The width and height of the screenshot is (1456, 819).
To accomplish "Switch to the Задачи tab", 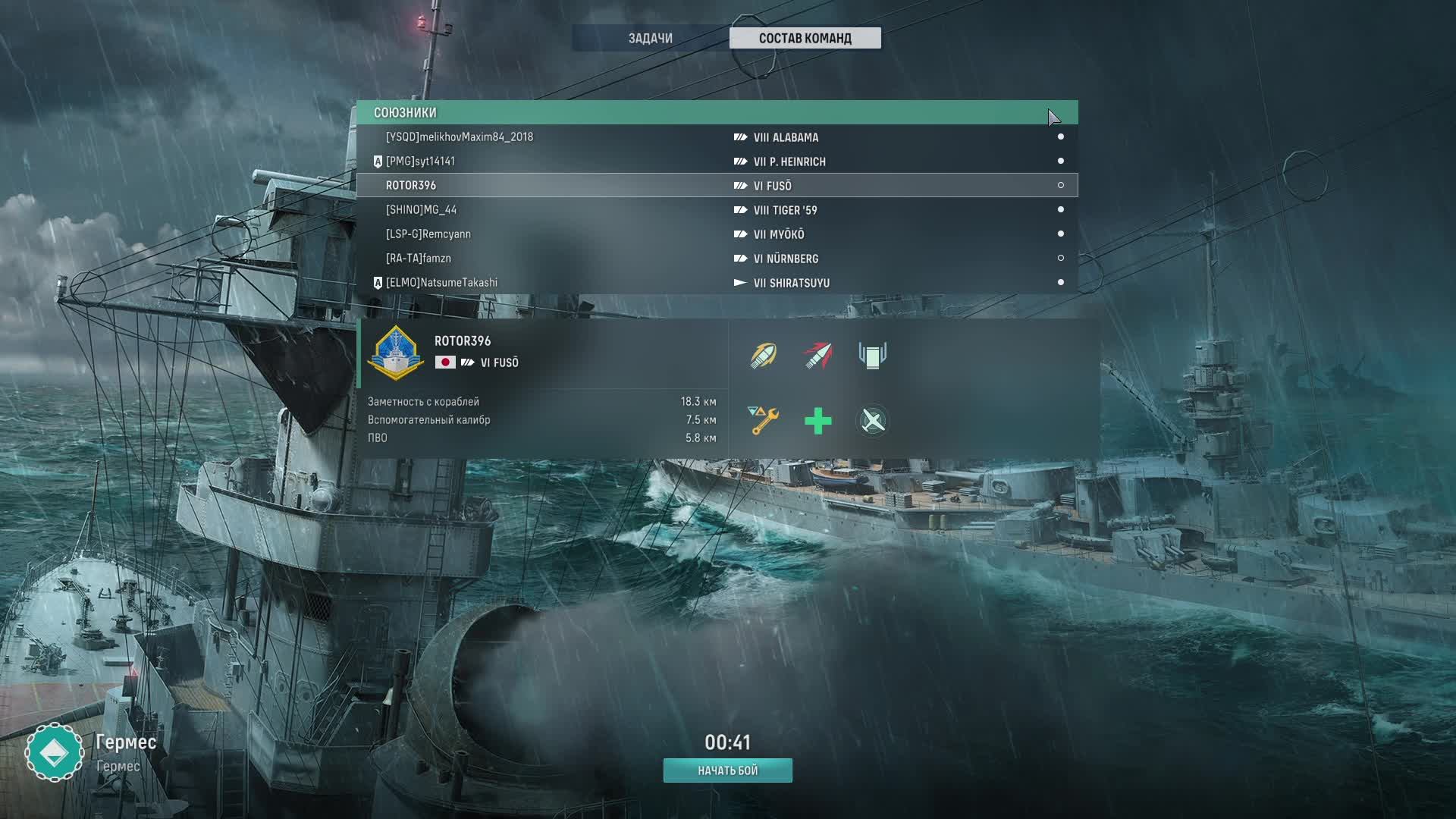I will 650,38.
